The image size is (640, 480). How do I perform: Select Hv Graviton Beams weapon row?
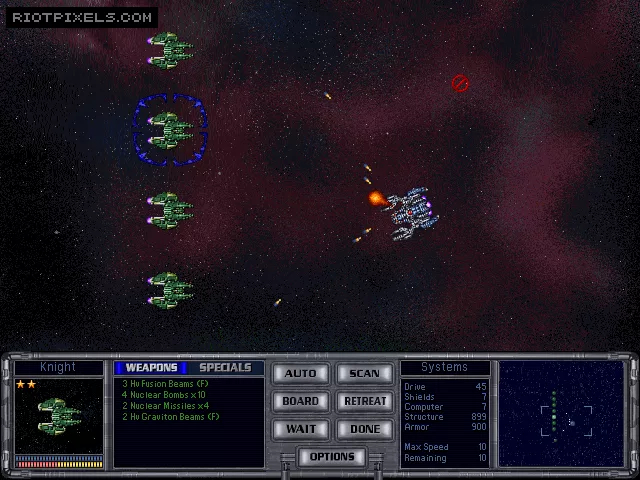[x=170, y=416]
